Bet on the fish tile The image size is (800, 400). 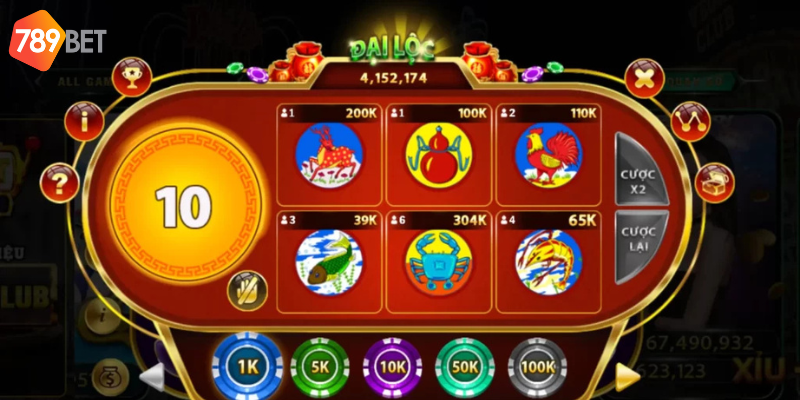click(x=328, y=262)
